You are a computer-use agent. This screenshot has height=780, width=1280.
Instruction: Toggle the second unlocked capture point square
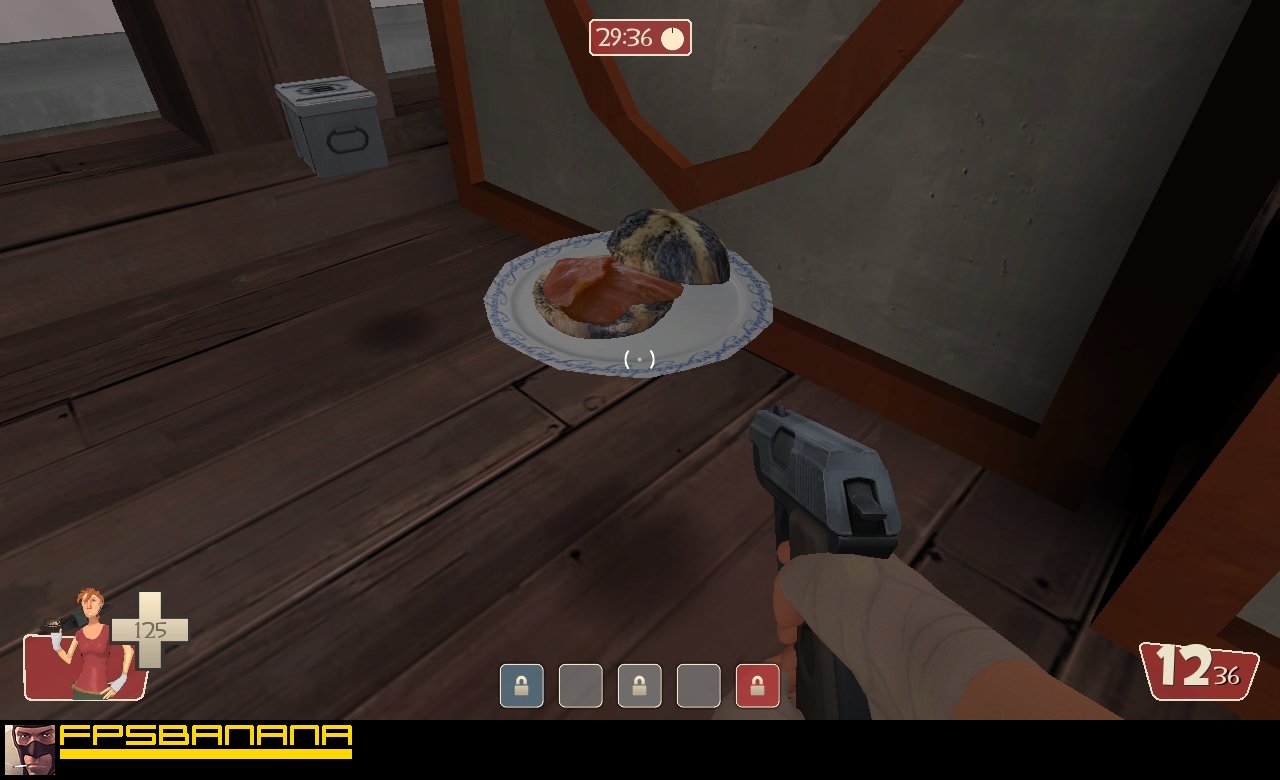point(580,687)
